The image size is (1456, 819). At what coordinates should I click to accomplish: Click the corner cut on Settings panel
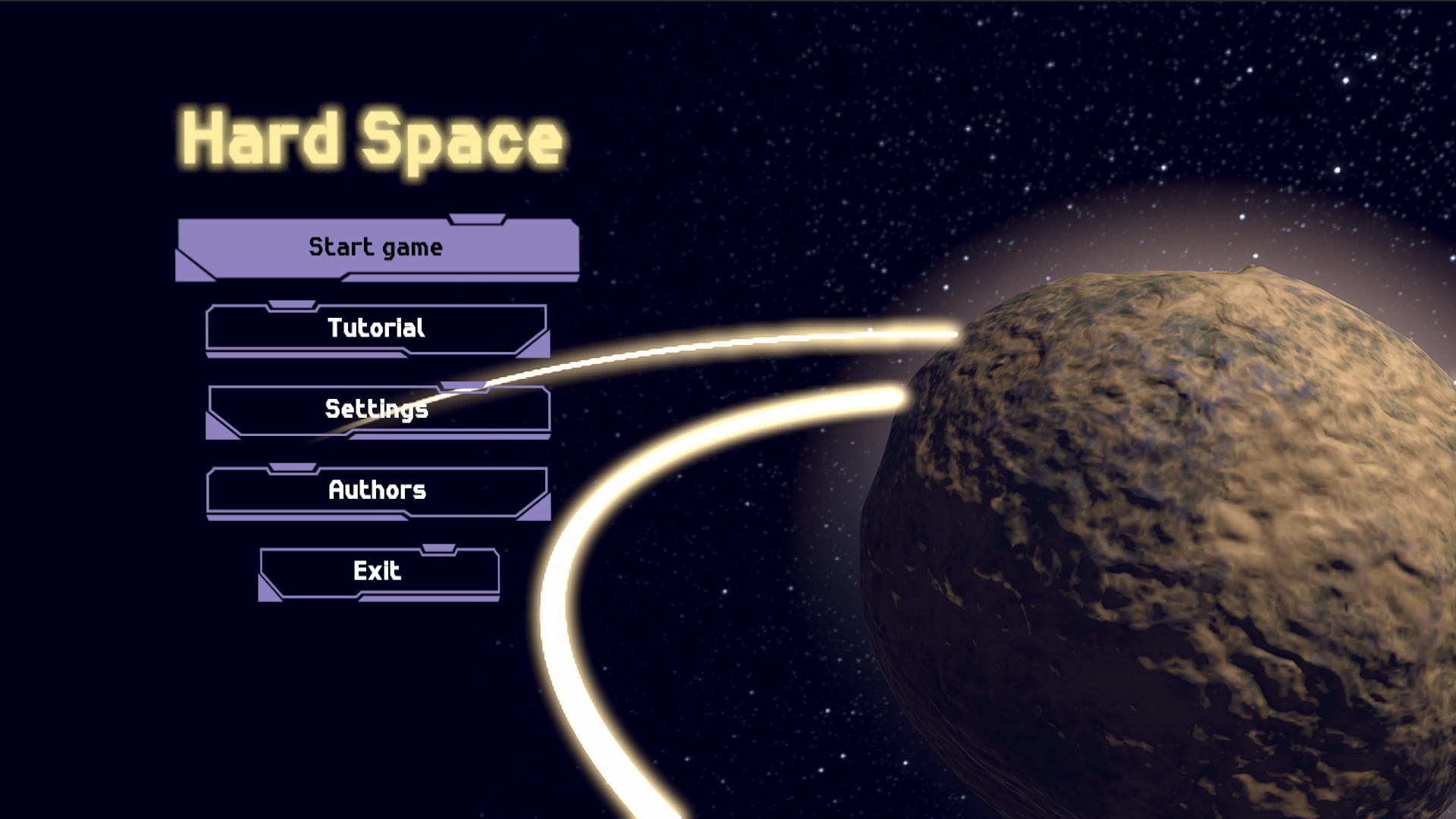coord(217,431)
